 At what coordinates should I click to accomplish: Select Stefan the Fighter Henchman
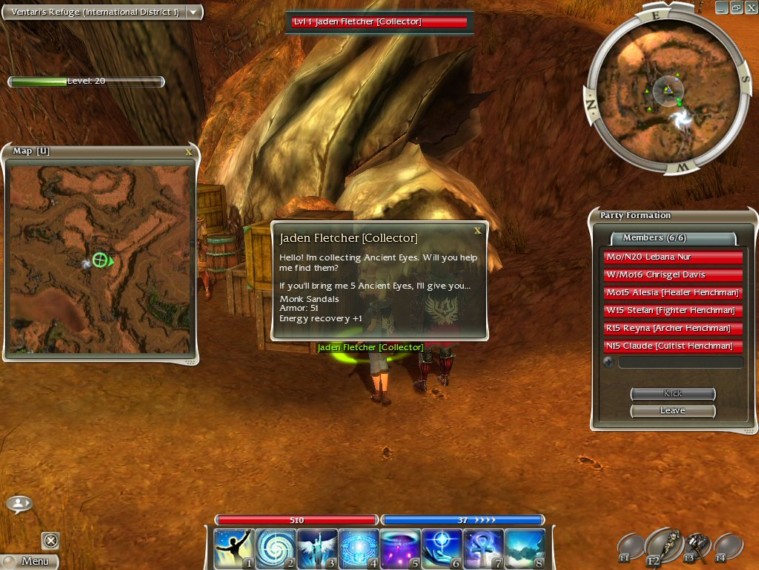673,311
